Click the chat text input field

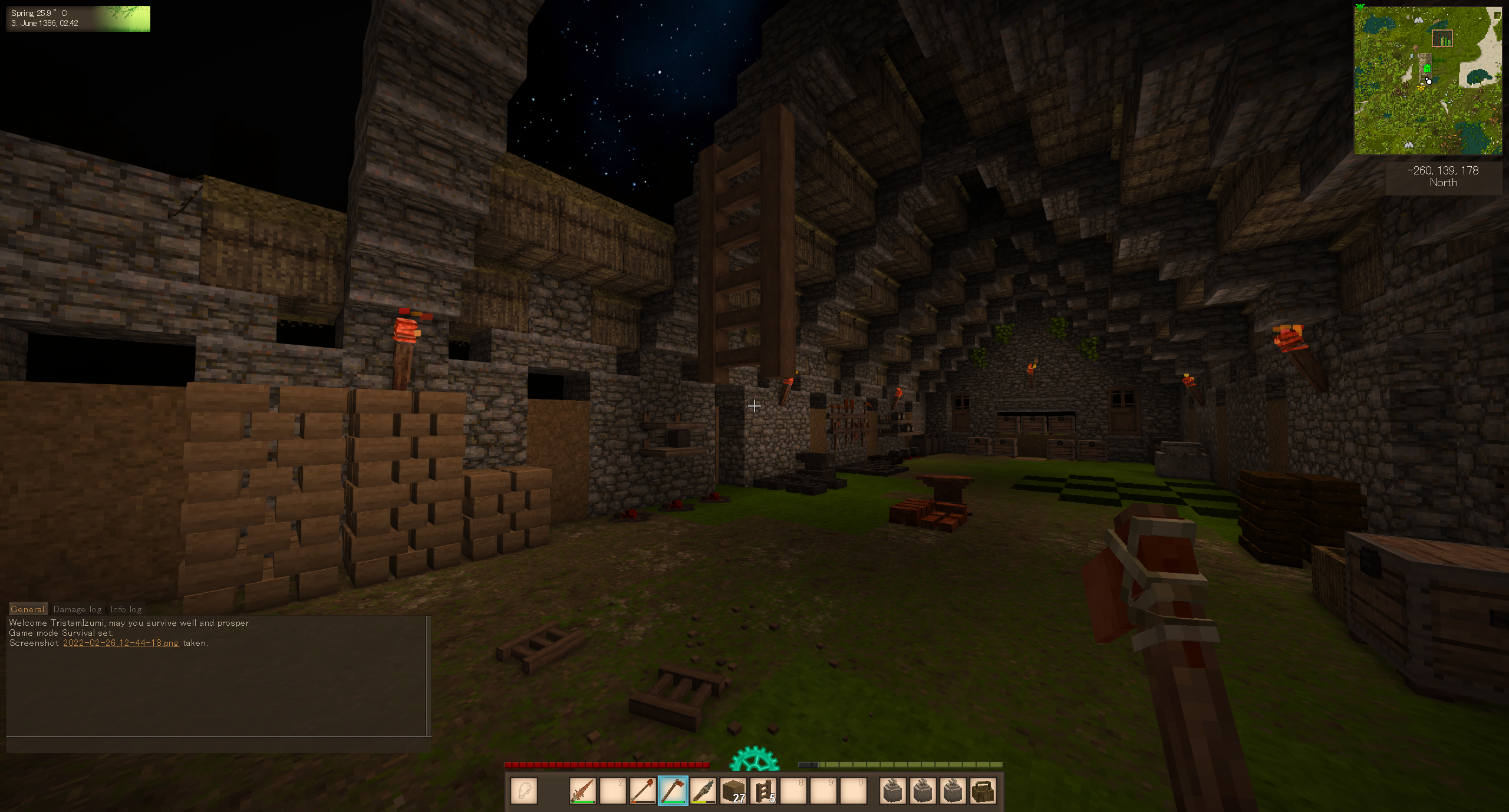tap(218, 745)
